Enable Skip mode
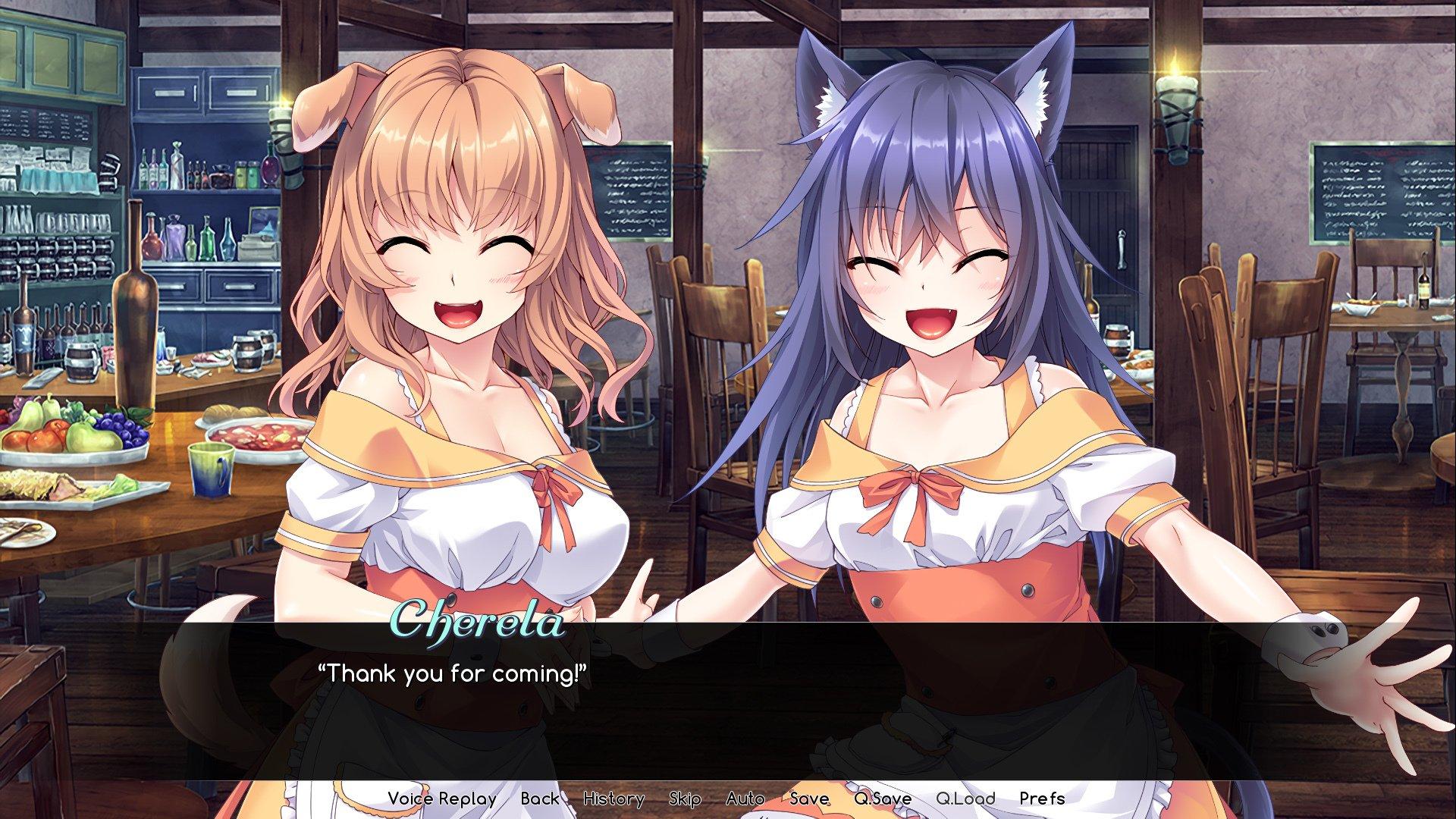The height and width of the screenshot is (819, 1456). click(x=685, y=799)
